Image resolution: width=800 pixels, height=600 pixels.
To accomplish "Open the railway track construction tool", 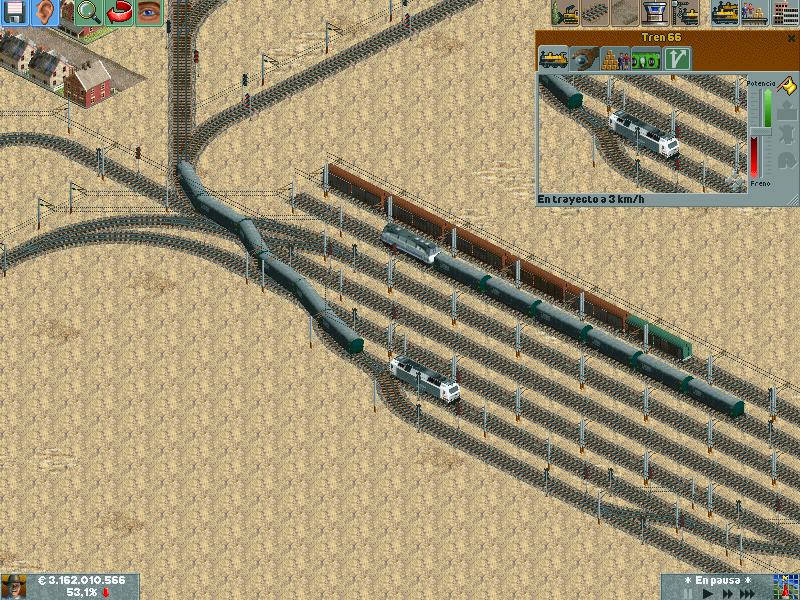I will pos(596,13).
